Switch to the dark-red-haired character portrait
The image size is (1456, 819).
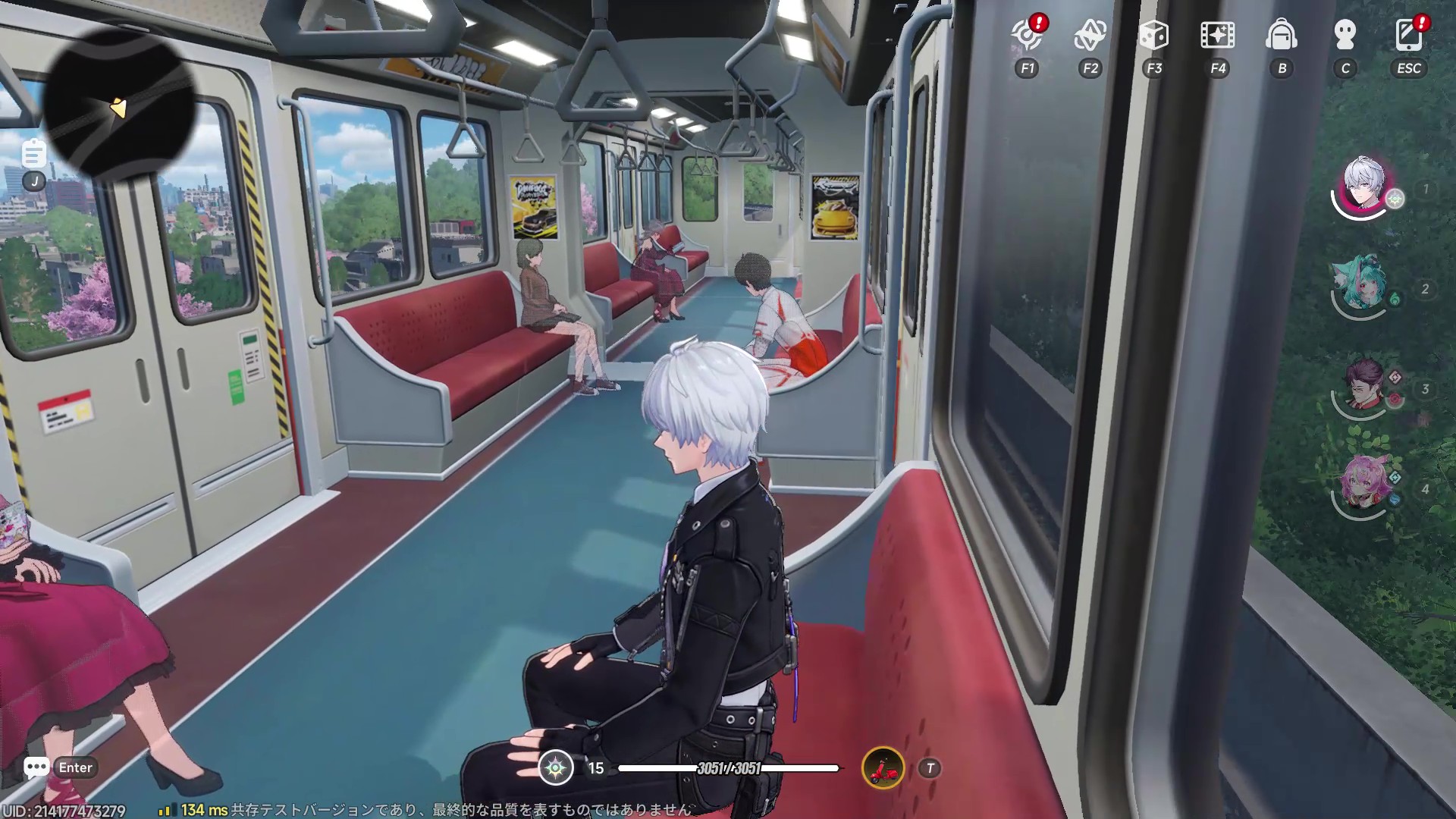click(x=1364, y=384)
